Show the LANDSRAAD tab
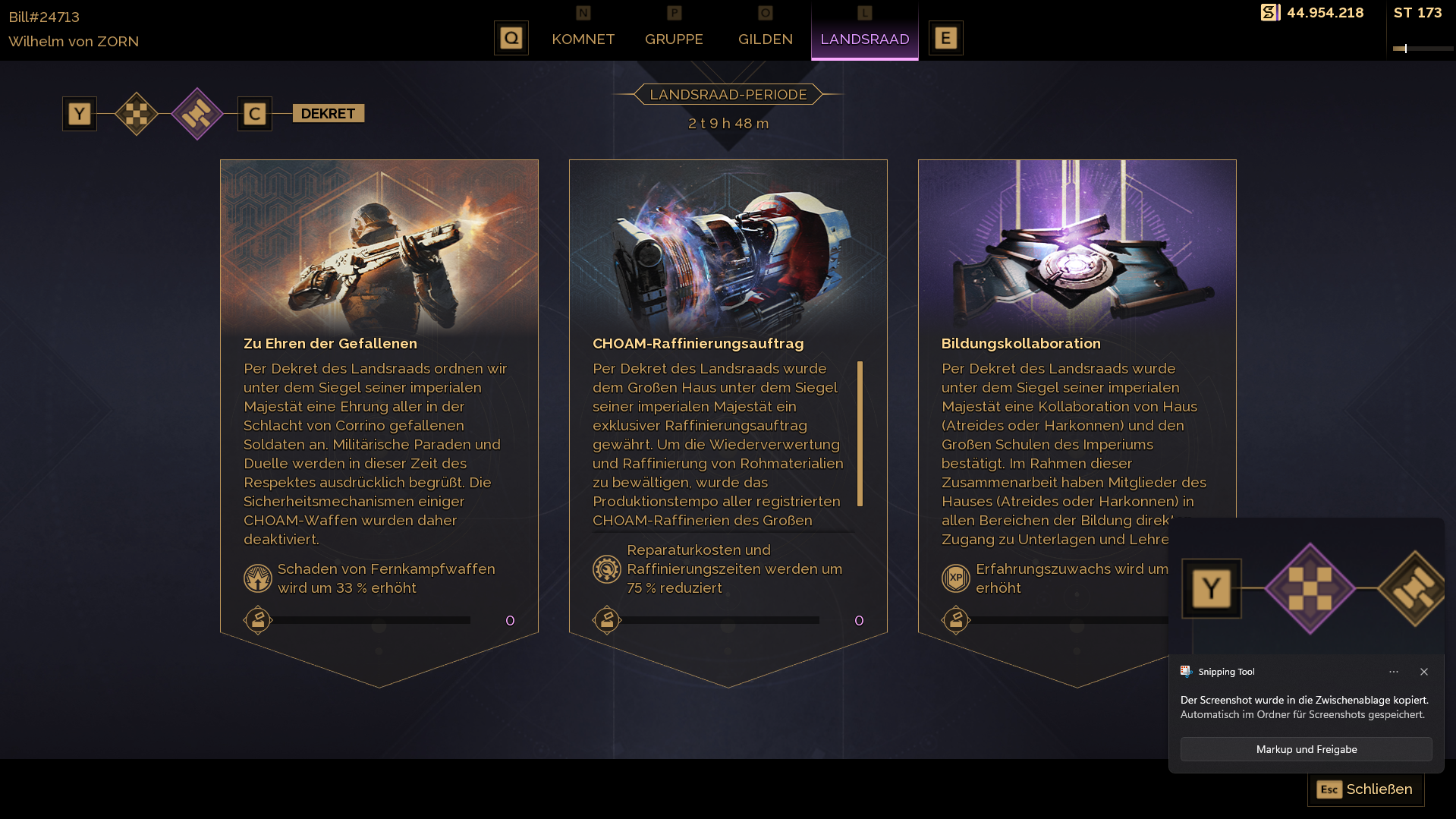 pos(864,39)
